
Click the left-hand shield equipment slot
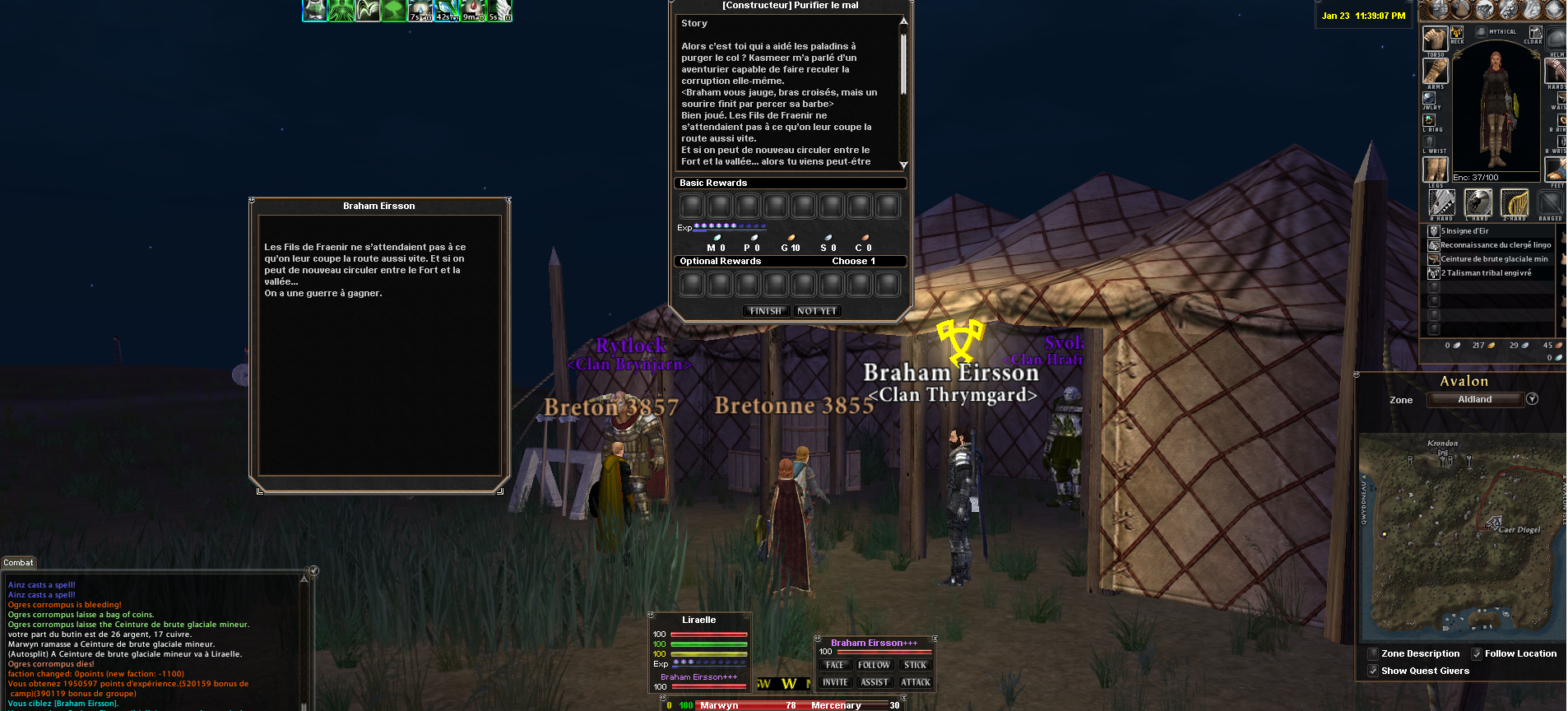tap(1478, 202)
